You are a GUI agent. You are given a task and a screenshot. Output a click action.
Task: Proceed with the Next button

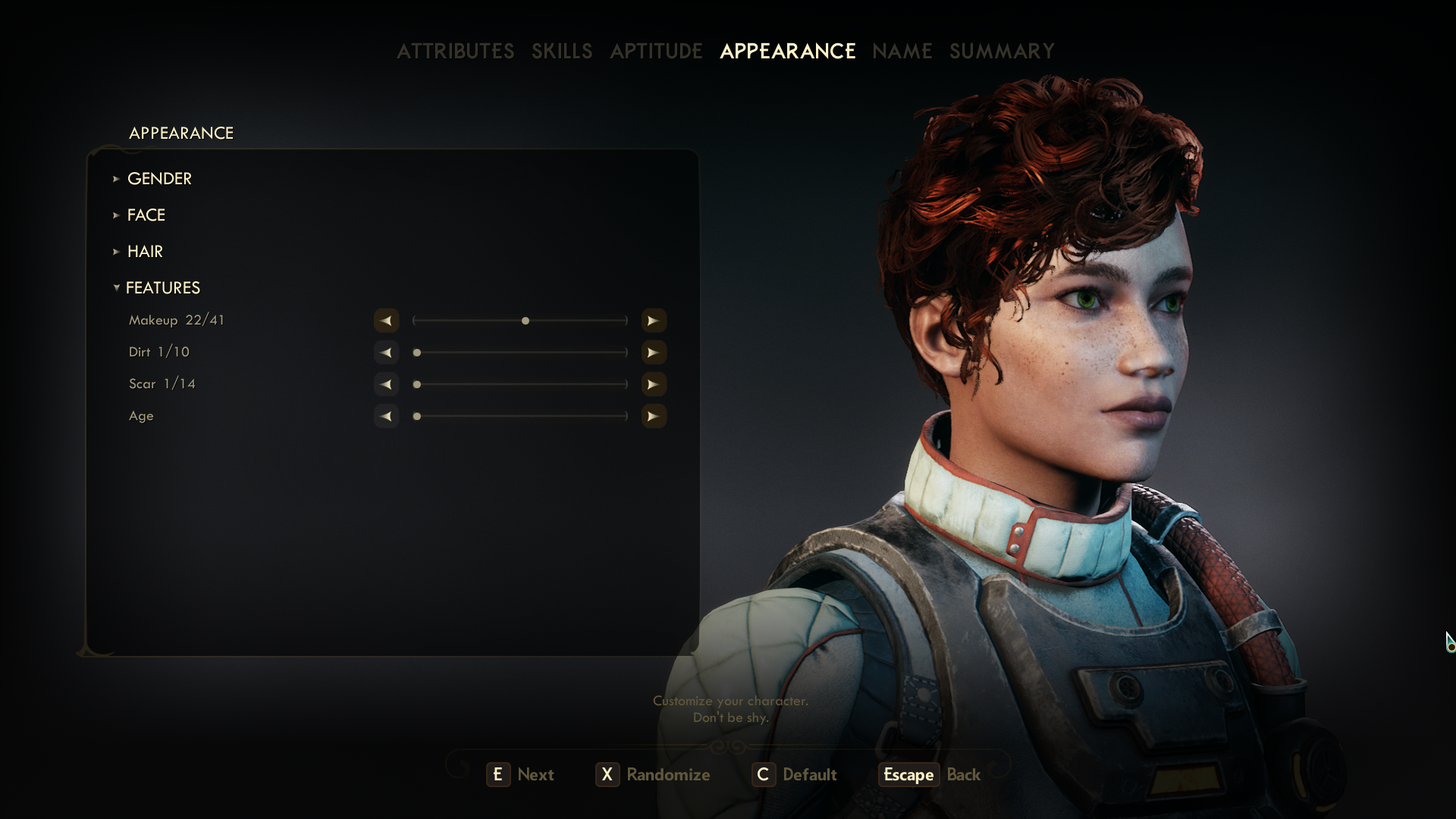point(521,774)
